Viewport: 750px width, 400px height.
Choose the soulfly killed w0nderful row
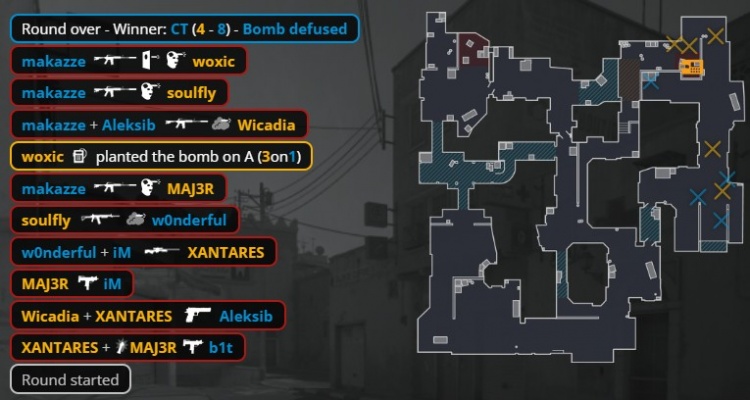tap(124, 221)
